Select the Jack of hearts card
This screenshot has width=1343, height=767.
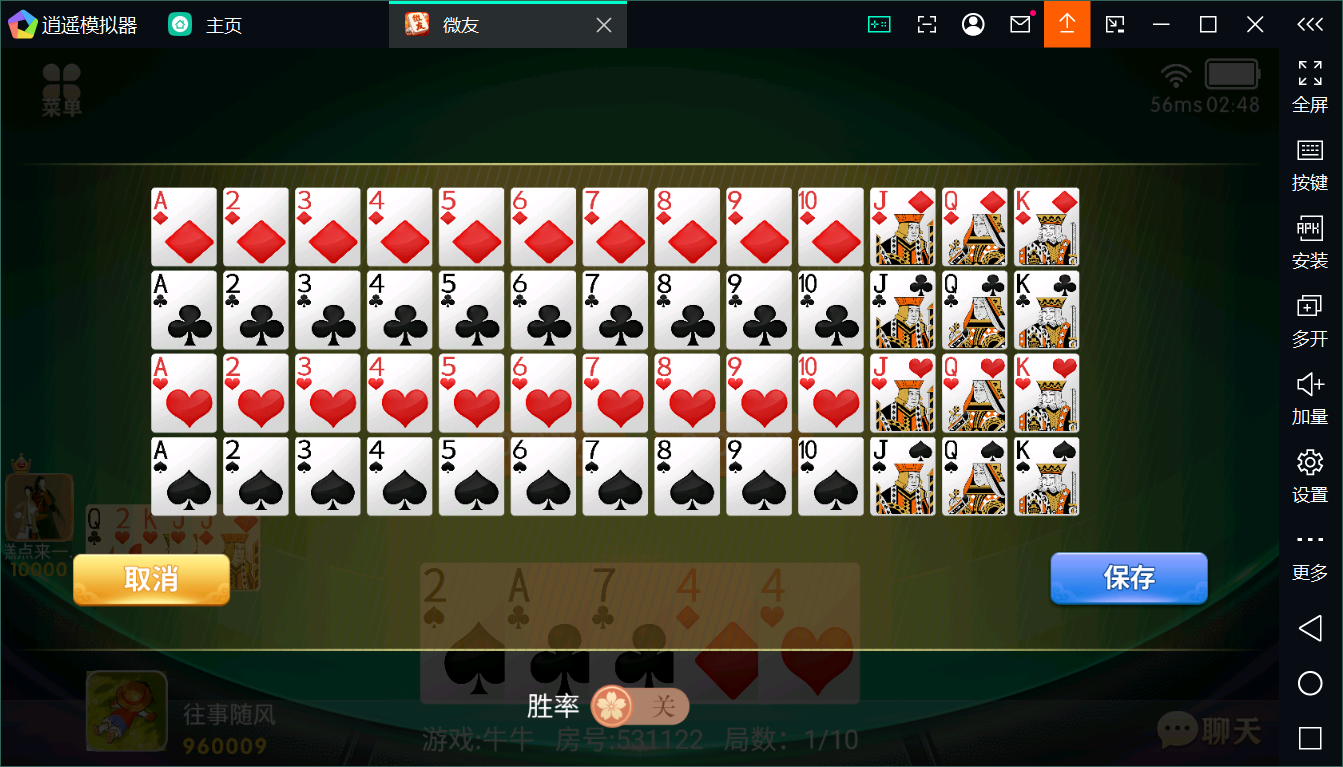point(903,393)
